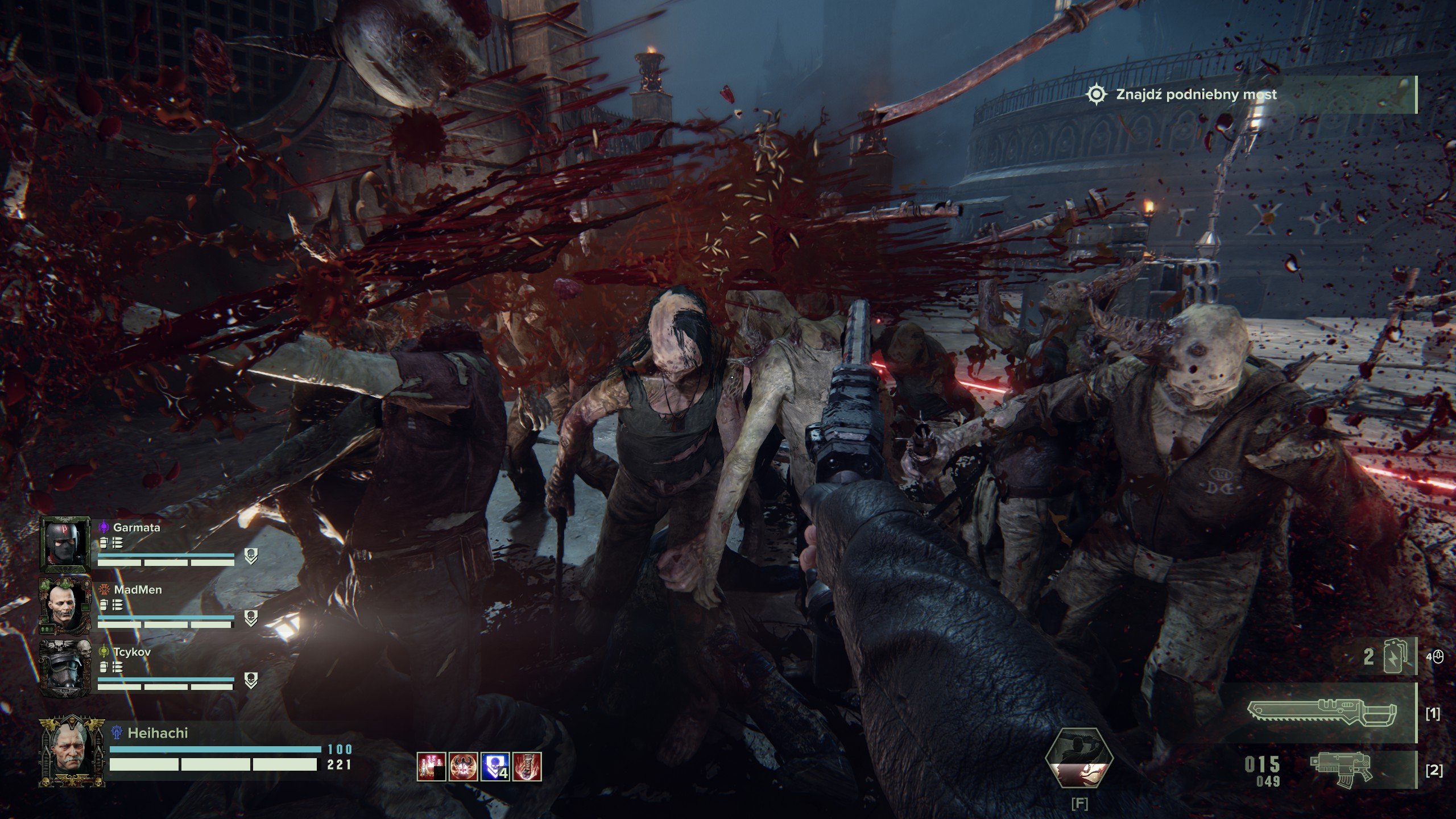Inspect the flaming fist buff icon

pyautogui.click(x=527, y=766)
